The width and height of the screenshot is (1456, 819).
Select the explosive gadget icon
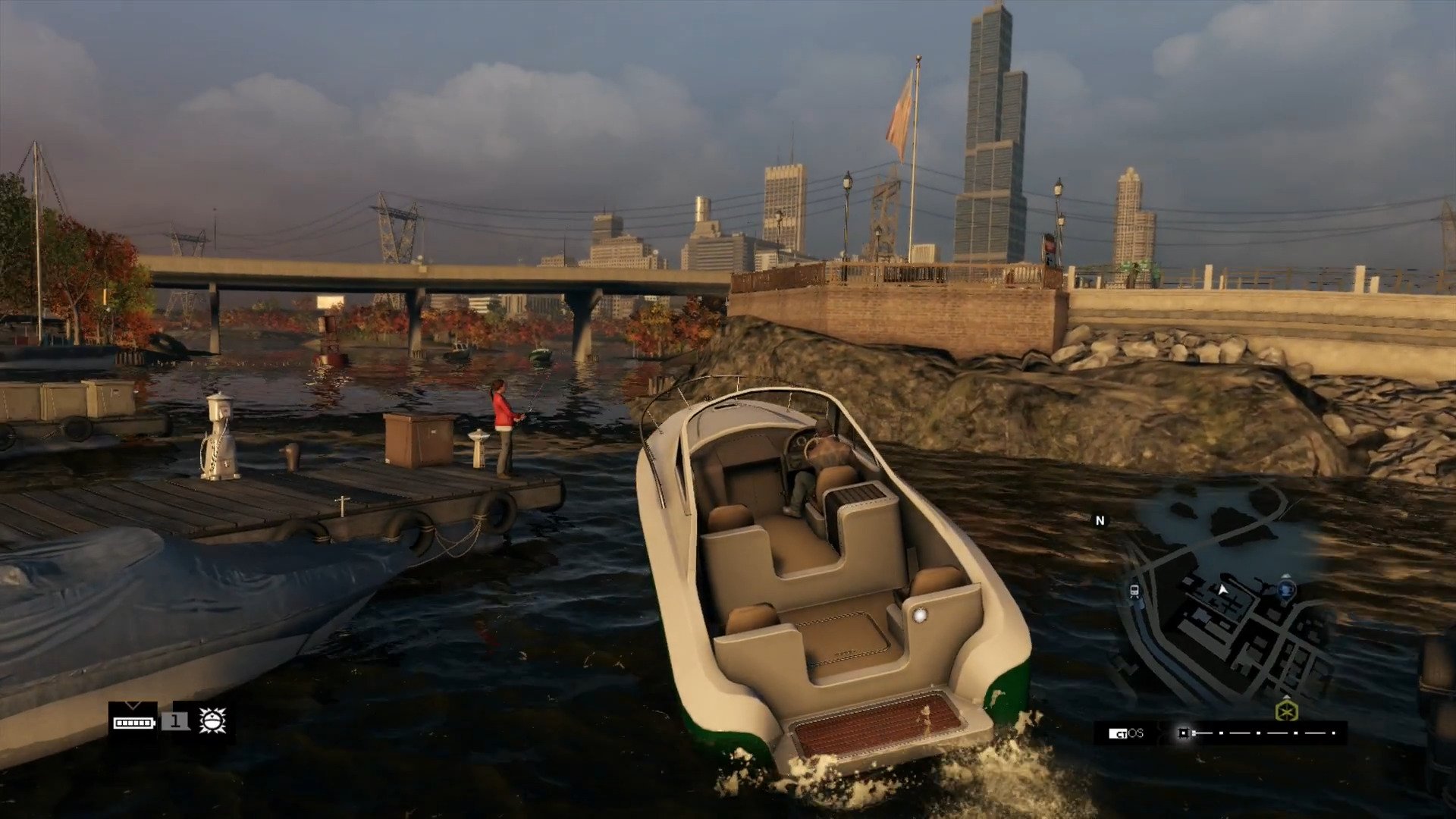coord(212,720)
